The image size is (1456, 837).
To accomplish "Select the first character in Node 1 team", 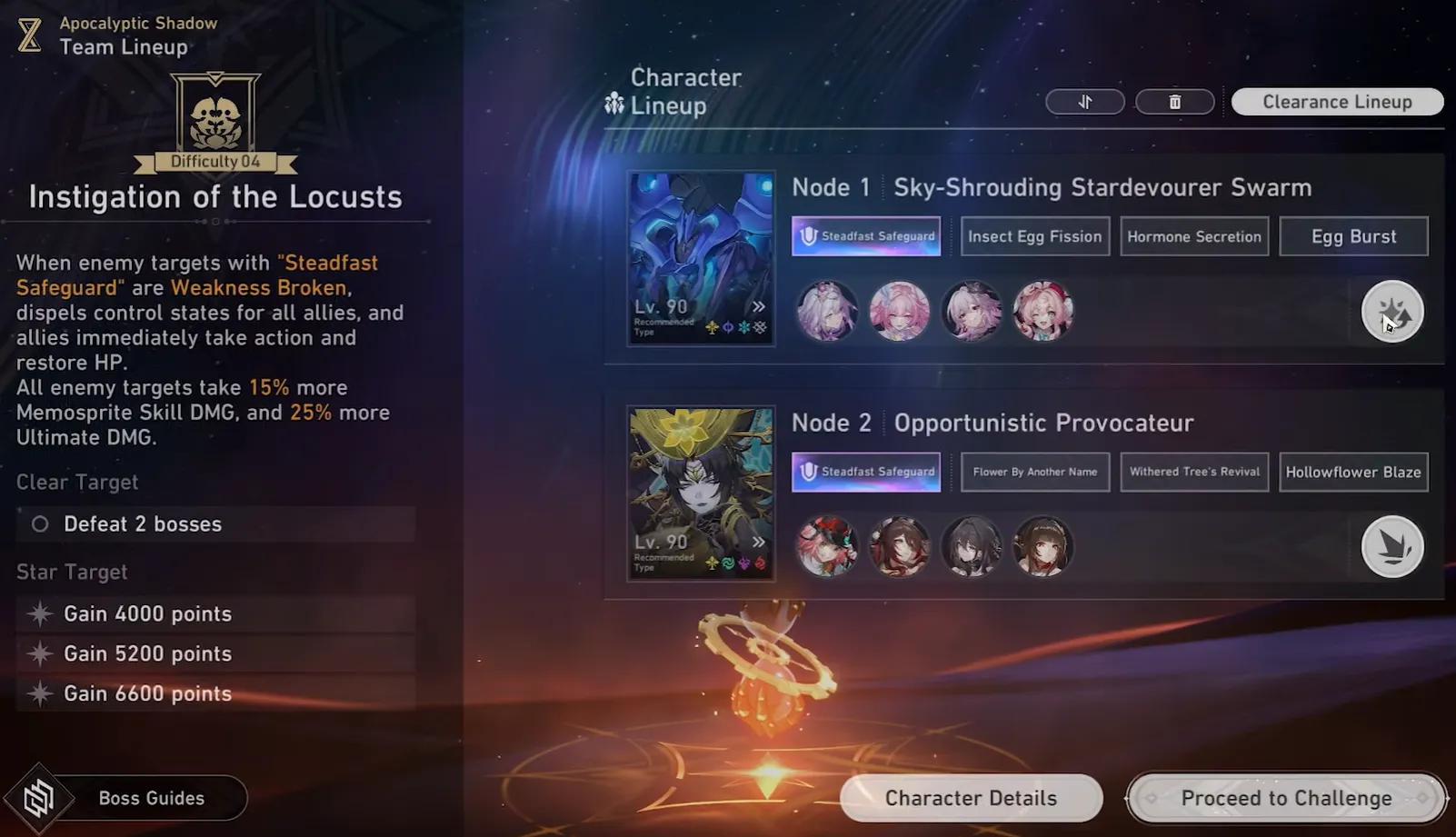I will [x=827, y=311].
